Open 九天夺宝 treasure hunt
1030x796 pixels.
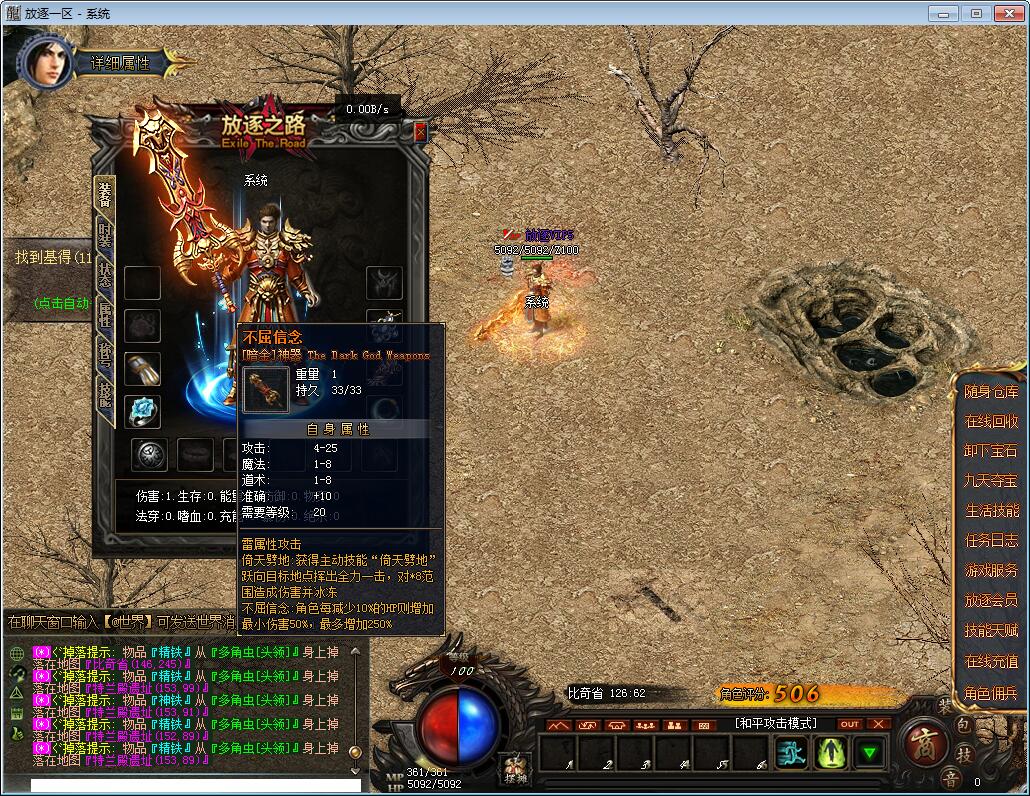tap(991, 481)
